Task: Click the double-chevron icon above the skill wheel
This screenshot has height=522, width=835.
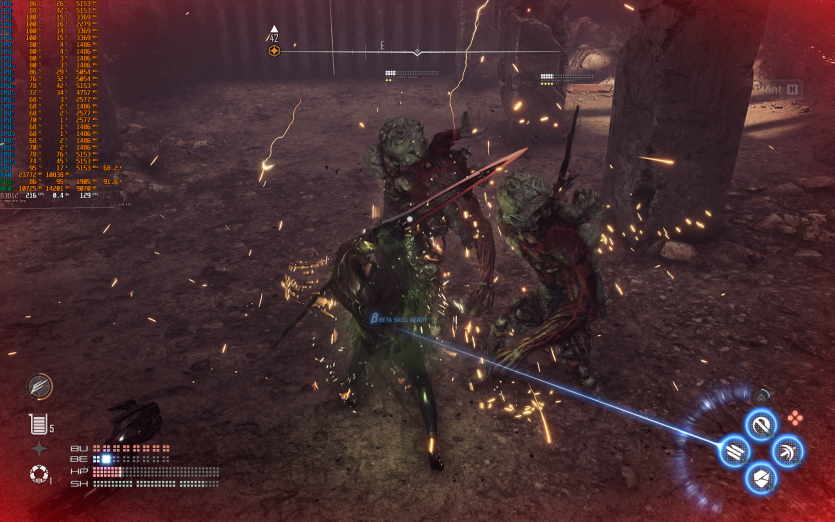Action: click(x=762, y=397)
